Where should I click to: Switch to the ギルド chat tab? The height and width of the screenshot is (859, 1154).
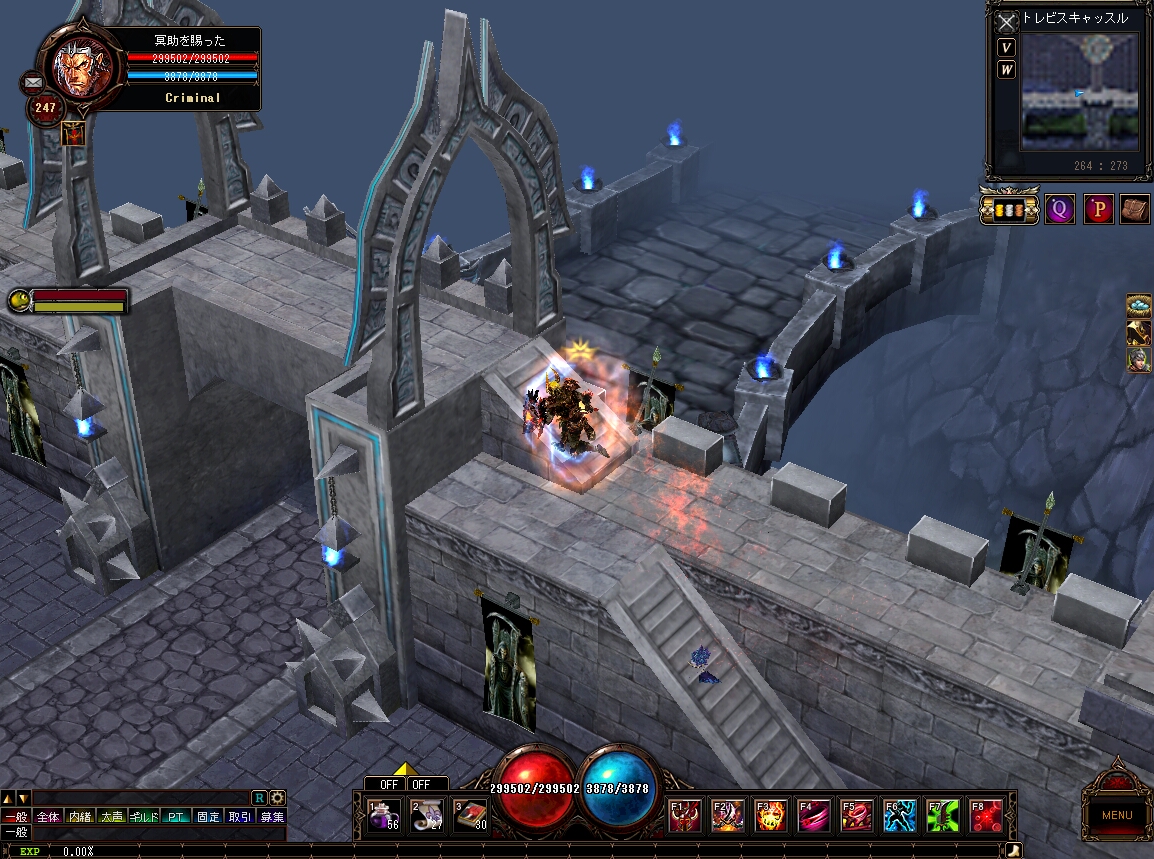point(144,817)
